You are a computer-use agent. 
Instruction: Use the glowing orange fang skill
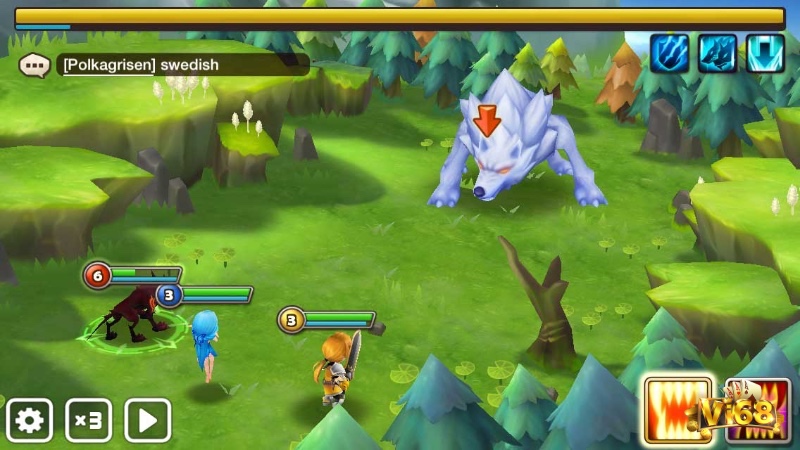[678, 410]
